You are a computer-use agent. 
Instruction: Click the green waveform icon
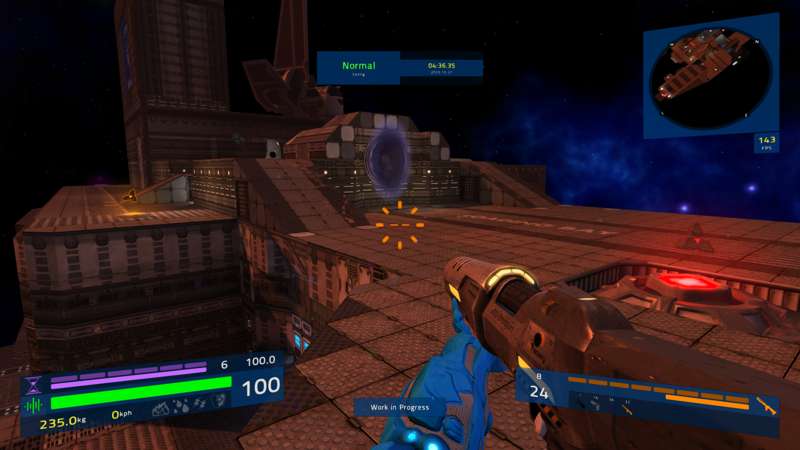(x=34, y=405)
